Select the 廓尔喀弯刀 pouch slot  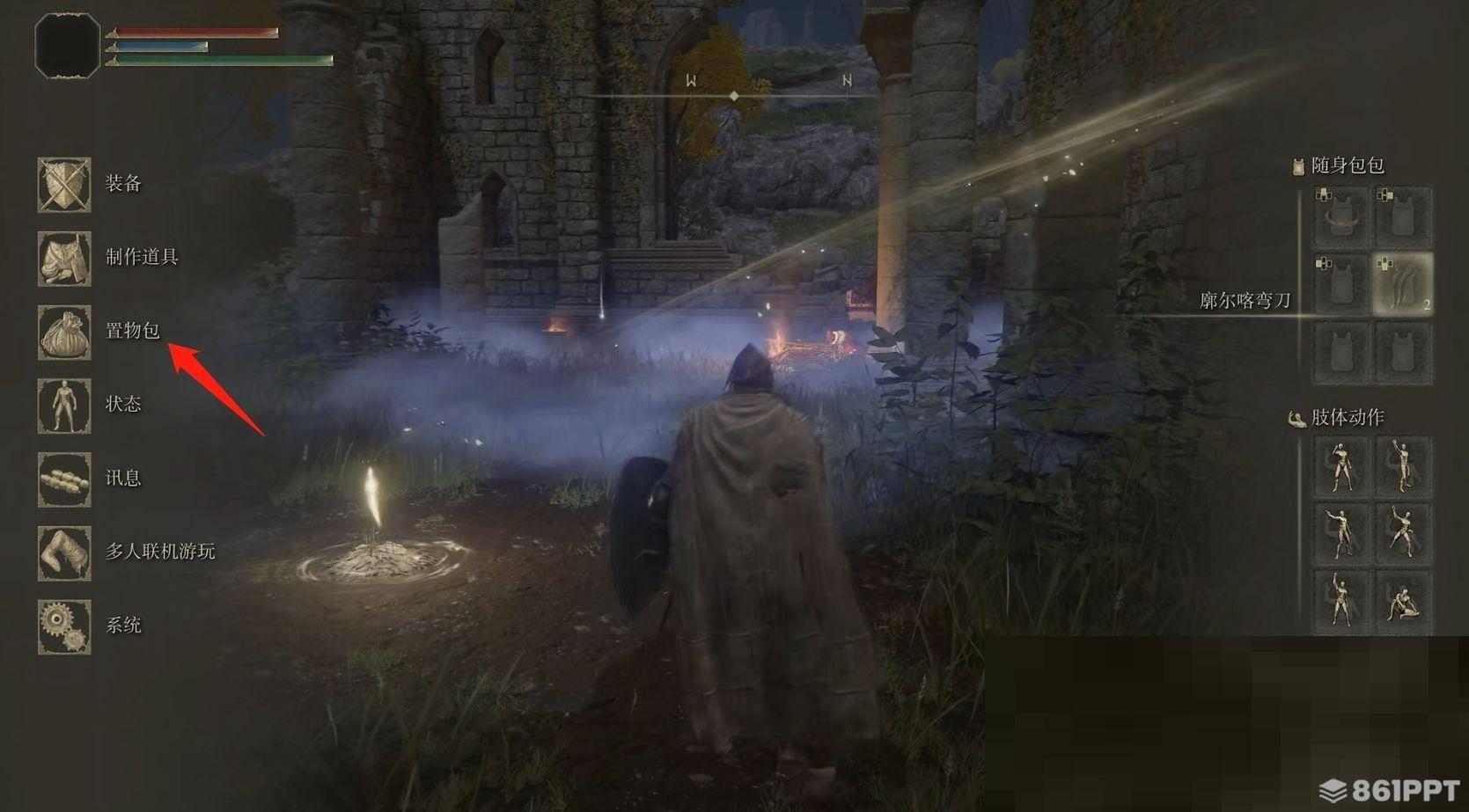click(1402, 284)
